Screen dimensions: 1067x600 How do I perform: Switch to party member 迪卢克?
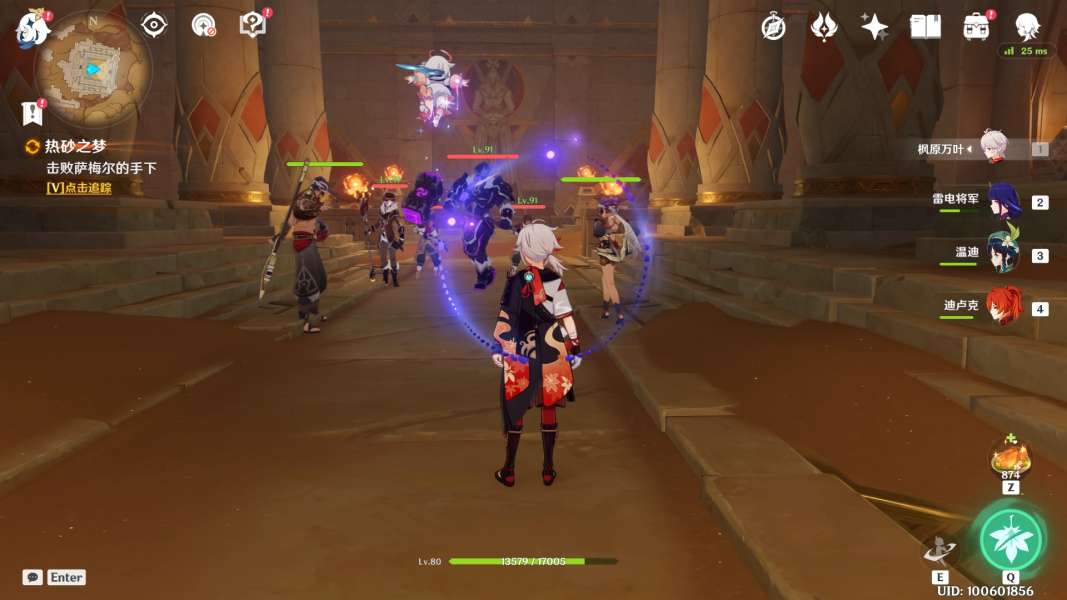point(1003,308)
